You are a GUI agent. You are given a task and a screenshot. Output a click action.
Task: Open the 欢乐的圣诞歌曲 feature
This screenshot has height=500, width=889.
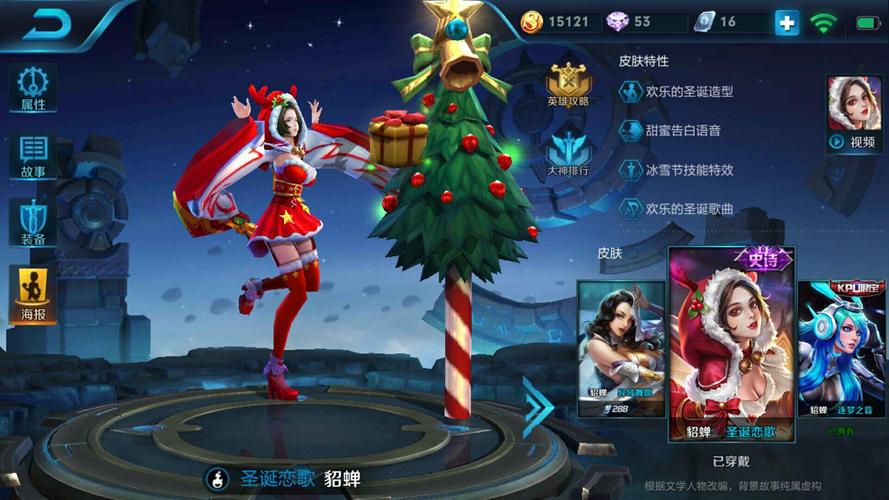click(676, 209)
